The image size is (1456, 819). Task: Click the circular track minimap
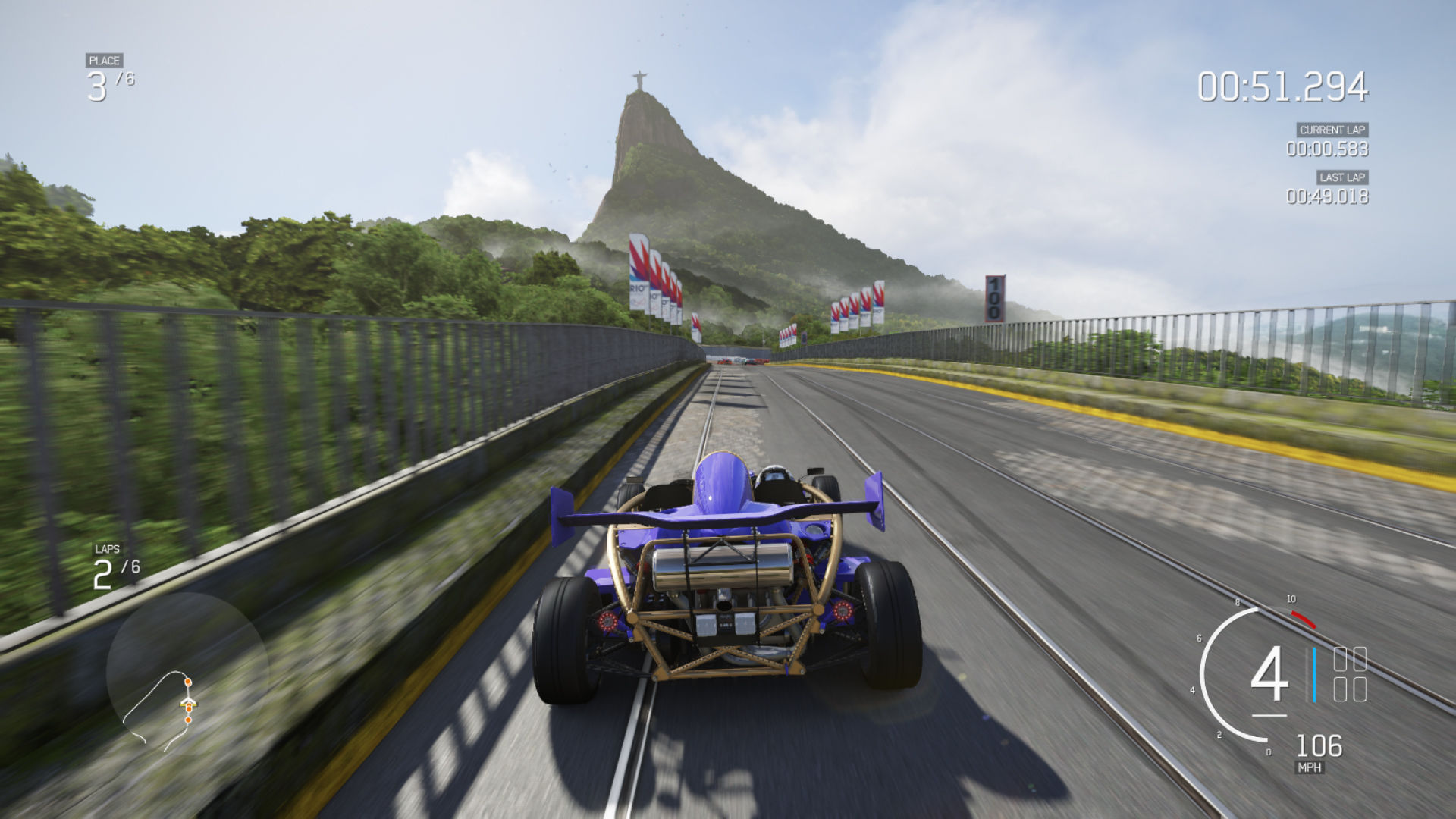pyautogui.click(x=187, y=672)
